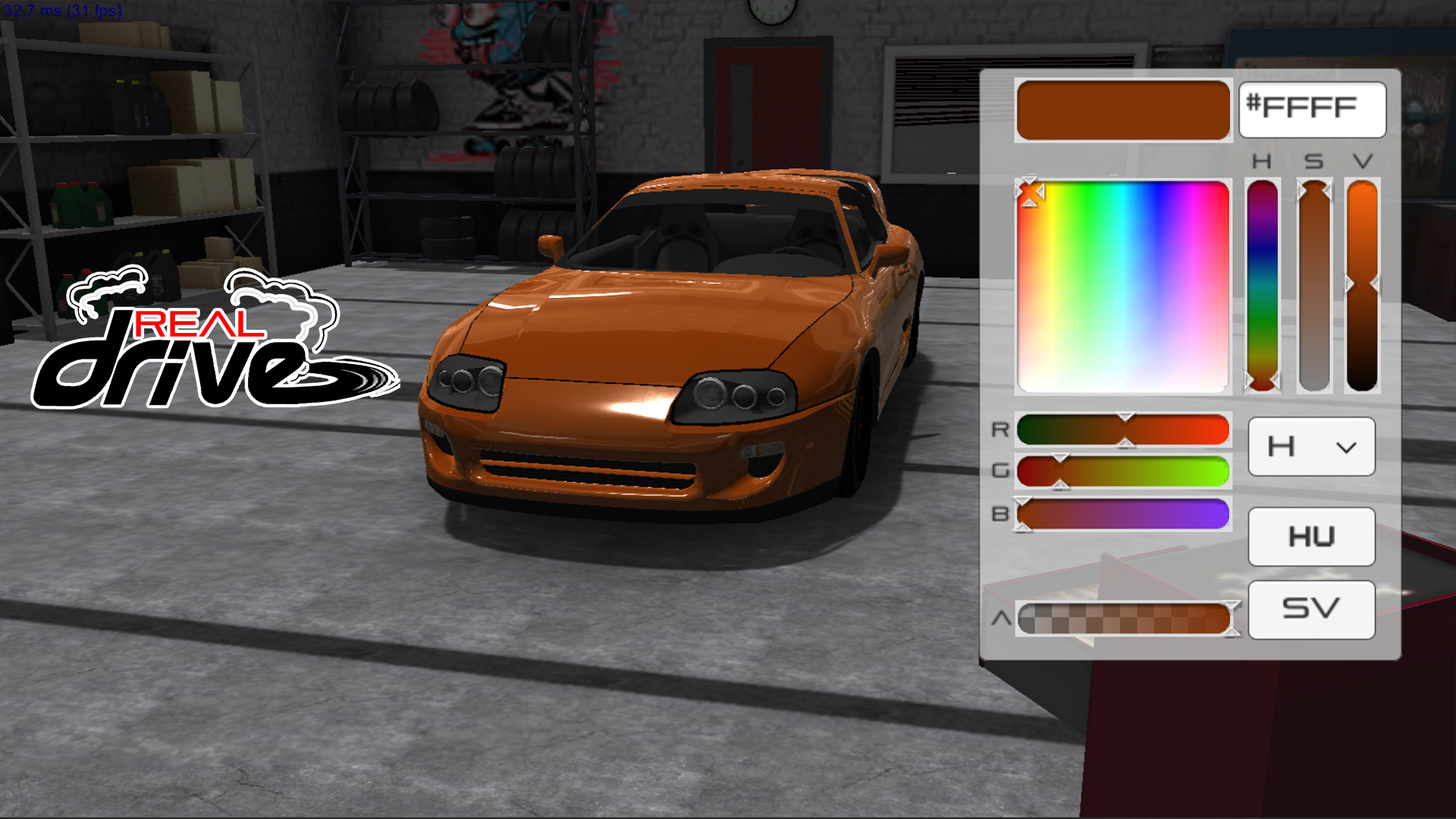The image size is (1456, 819).
Task: Click the V column label icon
Action: 1362,161
